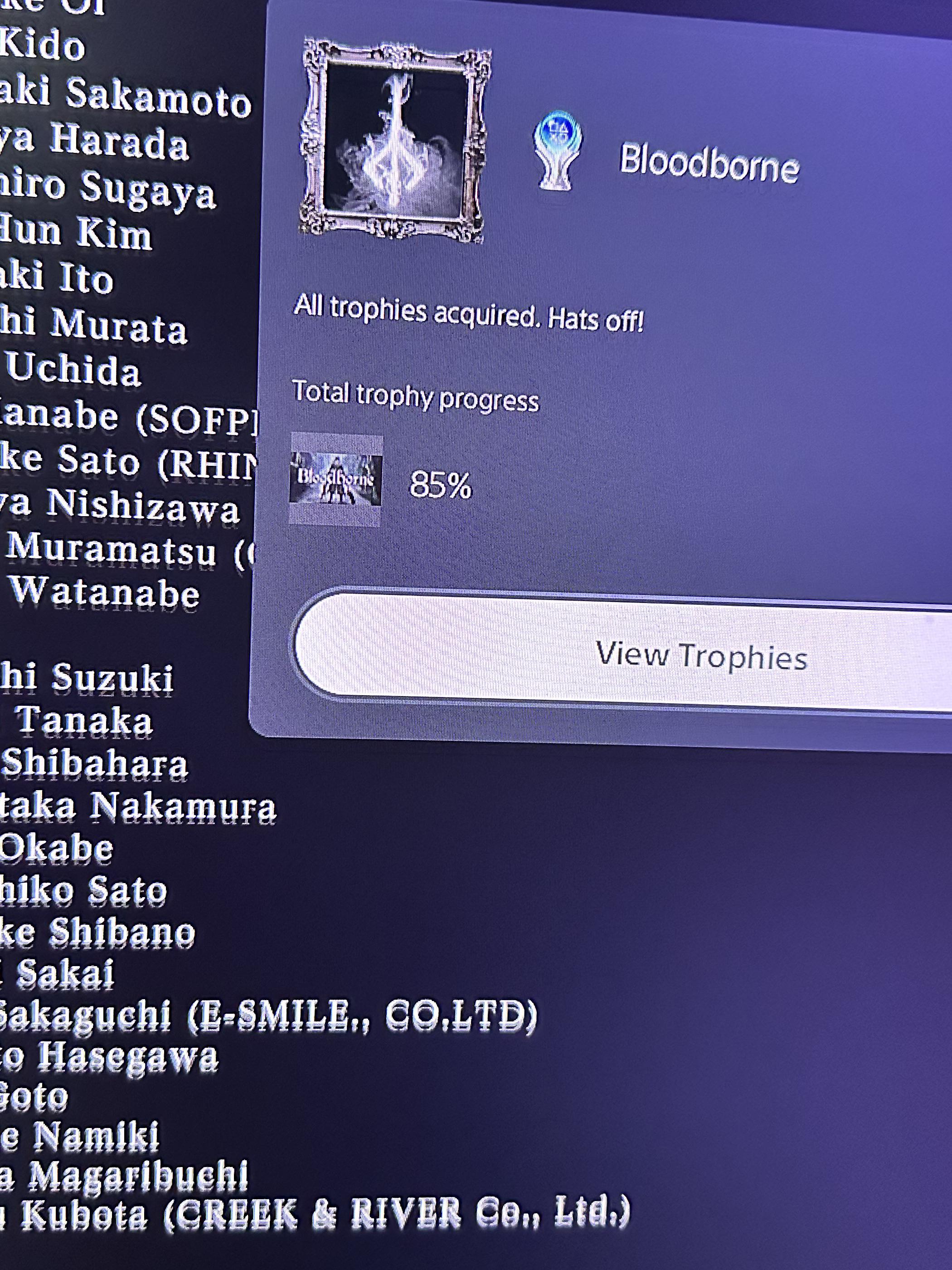Select the 85% progress indicator
This screenshot has height=1270, width=952.
[442, 485]
